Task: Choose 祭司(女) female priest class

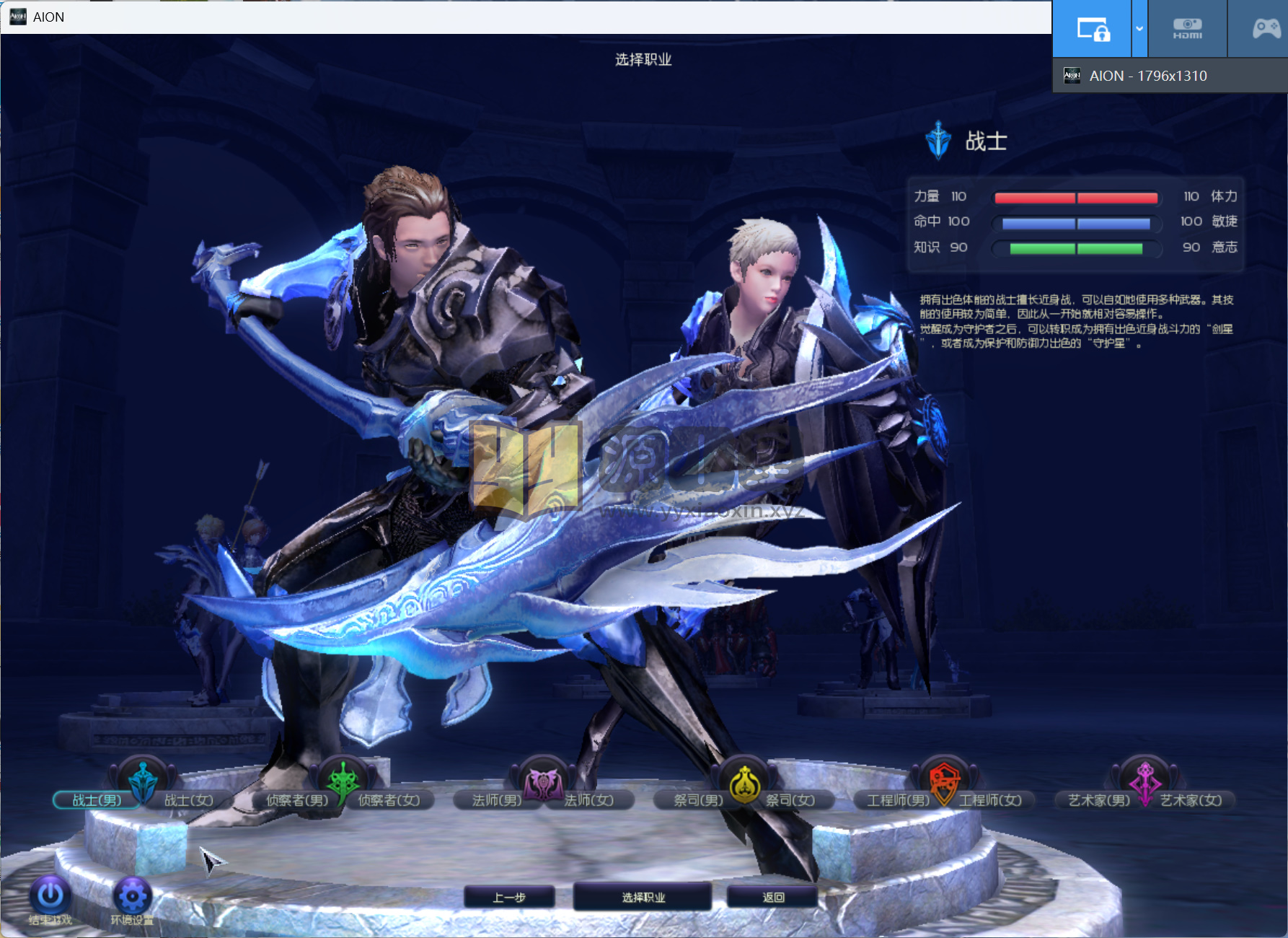Action: point(790,800)
